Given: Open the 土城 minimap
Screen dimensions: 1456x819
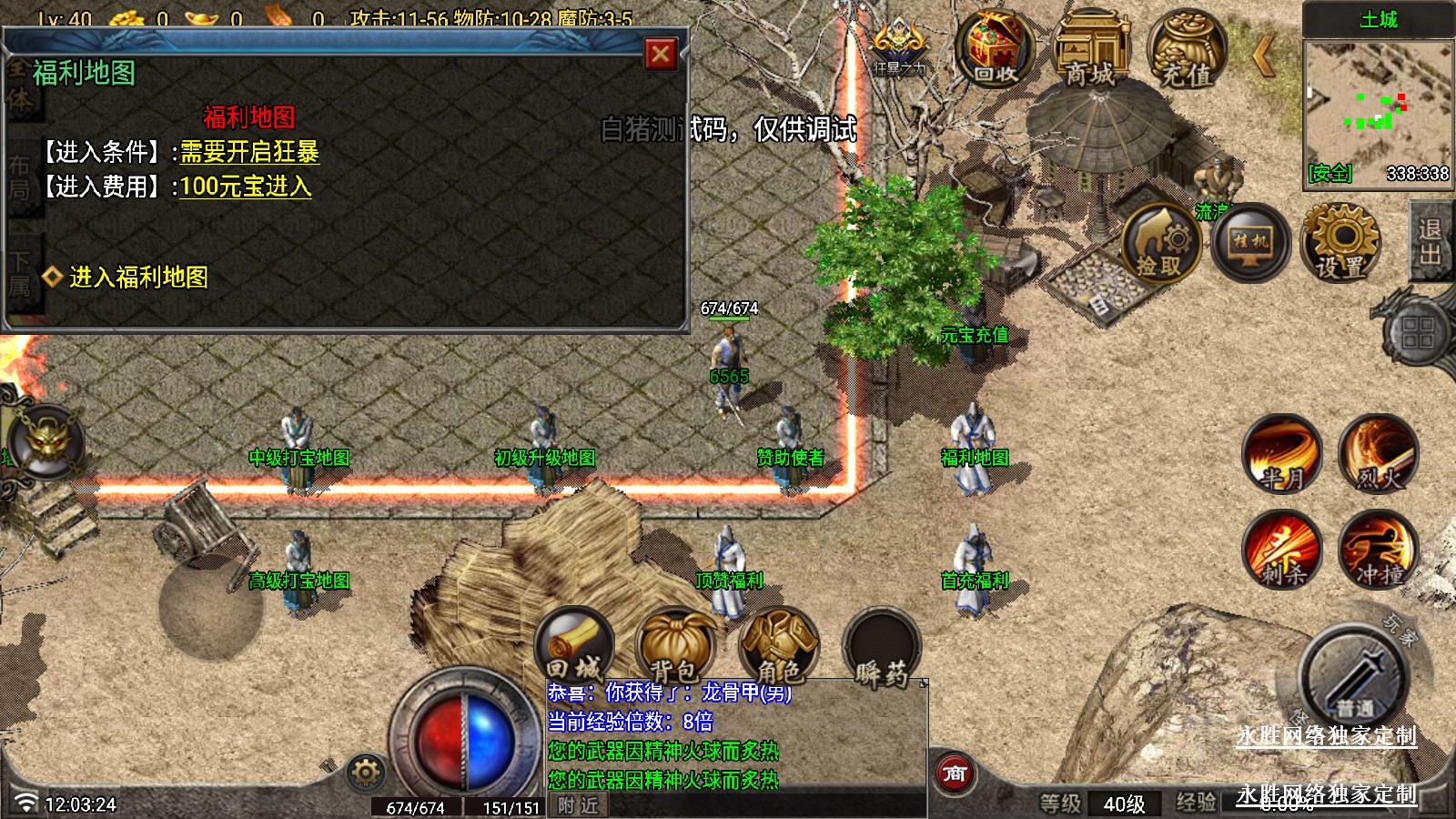Looking at the screenshot, I should tap(1378, 111).
